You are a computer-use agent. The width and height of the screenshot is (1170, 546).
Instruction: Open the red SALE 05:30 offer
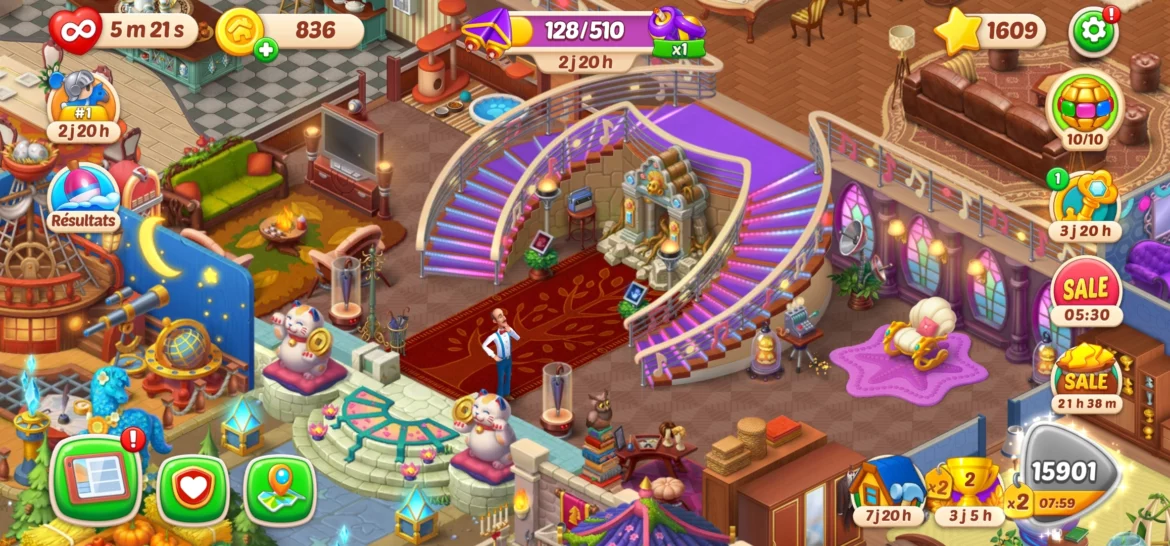1085,291
